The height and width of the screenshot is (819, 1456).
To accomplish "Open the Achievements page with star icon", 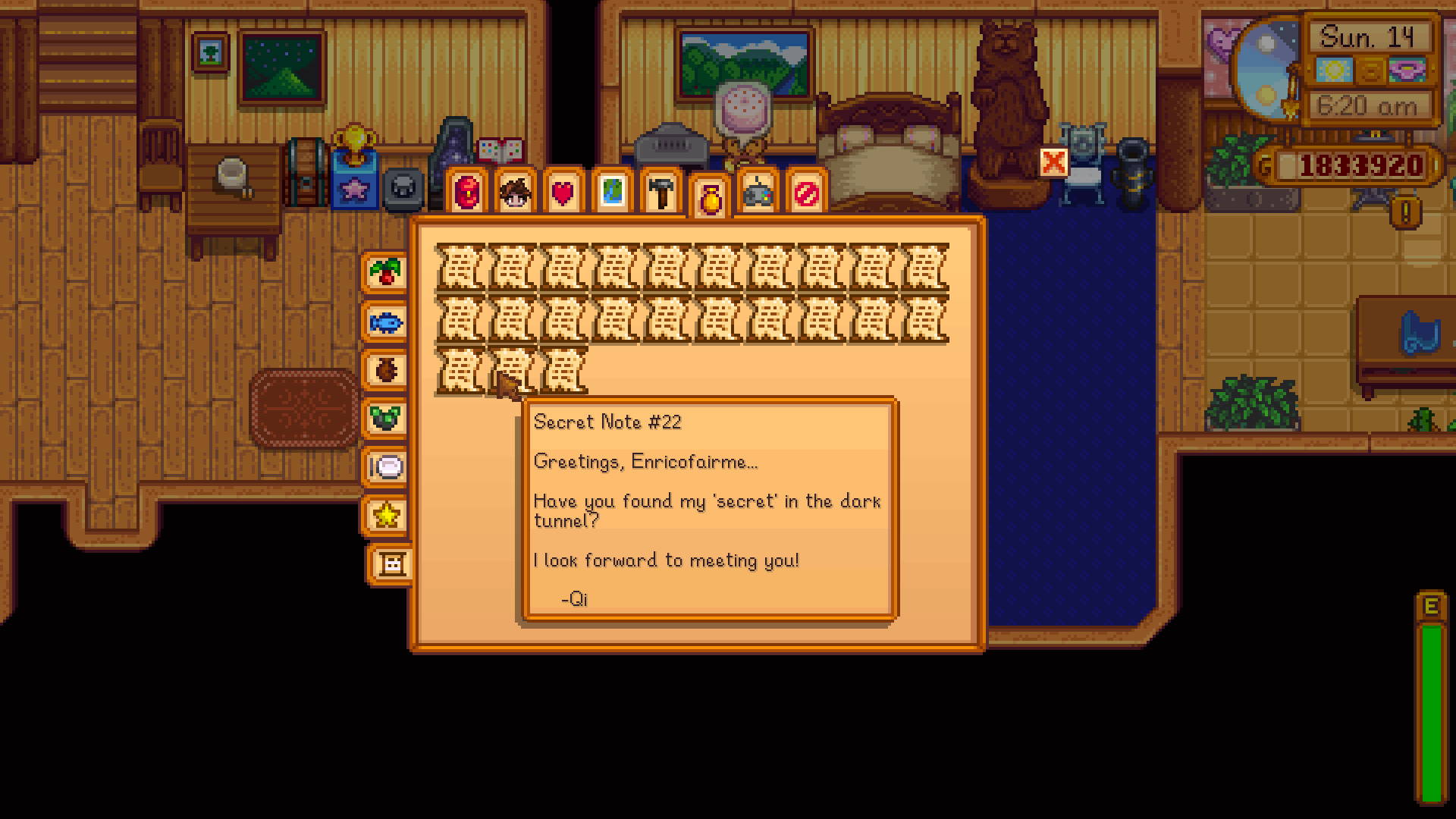I will pyautogui.click(x=385, y=516).
